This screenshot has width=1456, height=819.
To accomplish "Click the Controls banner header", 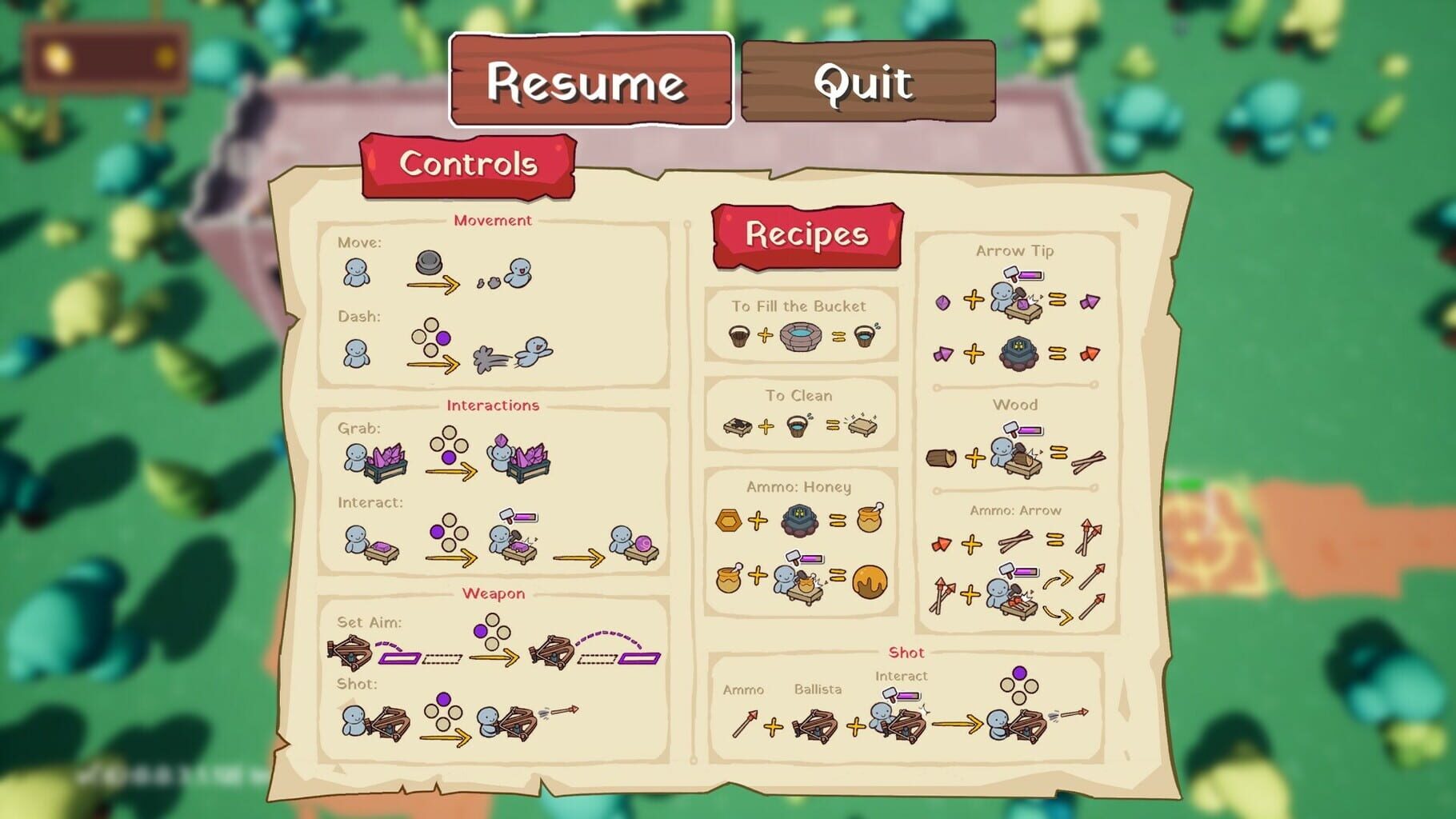I will 468,165.
